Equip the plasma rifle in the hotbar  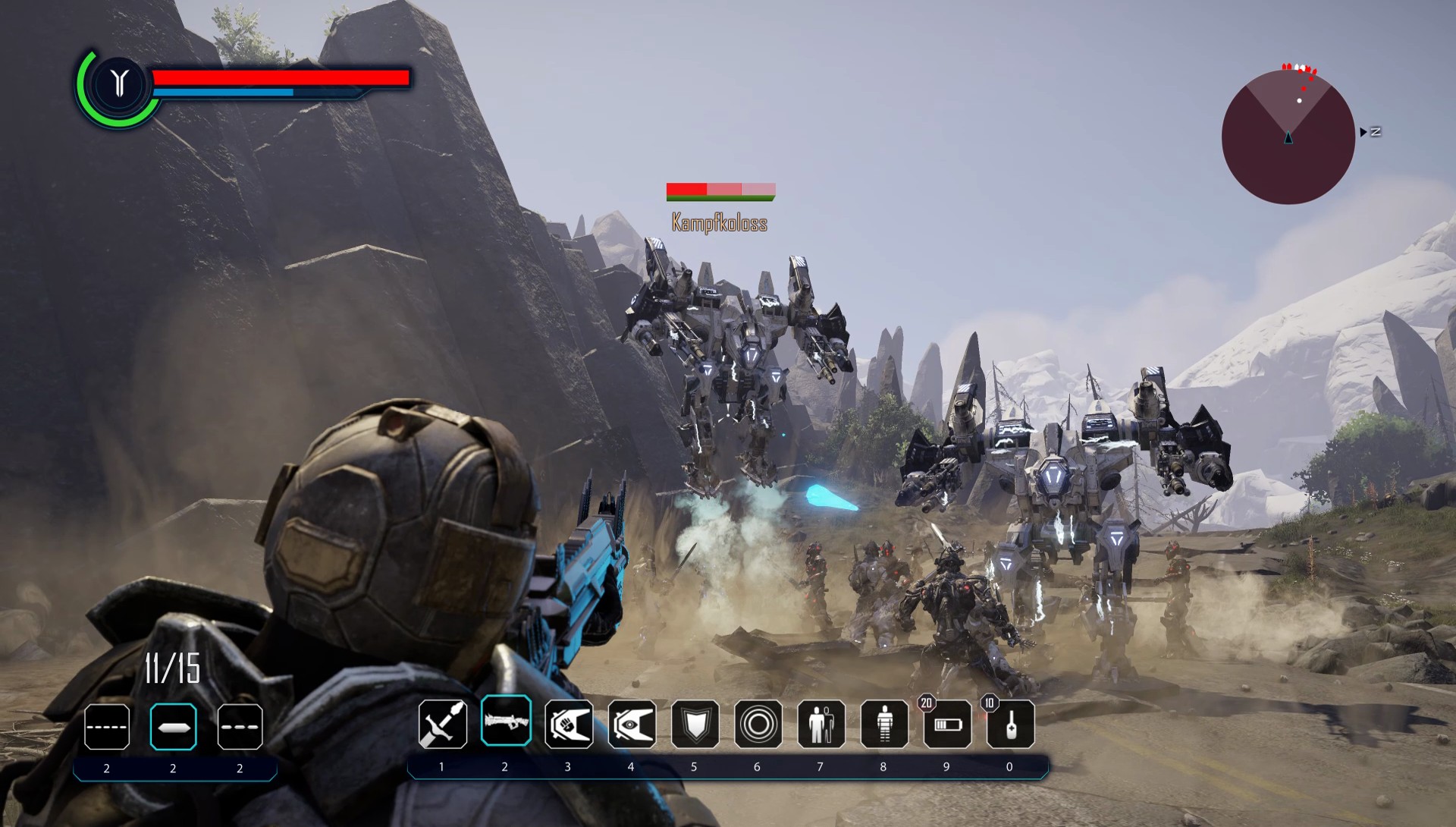coord(506,721)
